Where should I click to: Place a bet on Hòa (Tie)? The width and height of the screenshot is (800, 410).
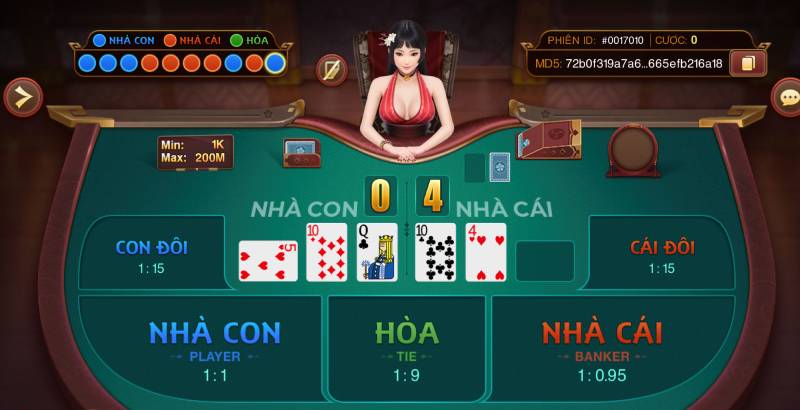405,347
